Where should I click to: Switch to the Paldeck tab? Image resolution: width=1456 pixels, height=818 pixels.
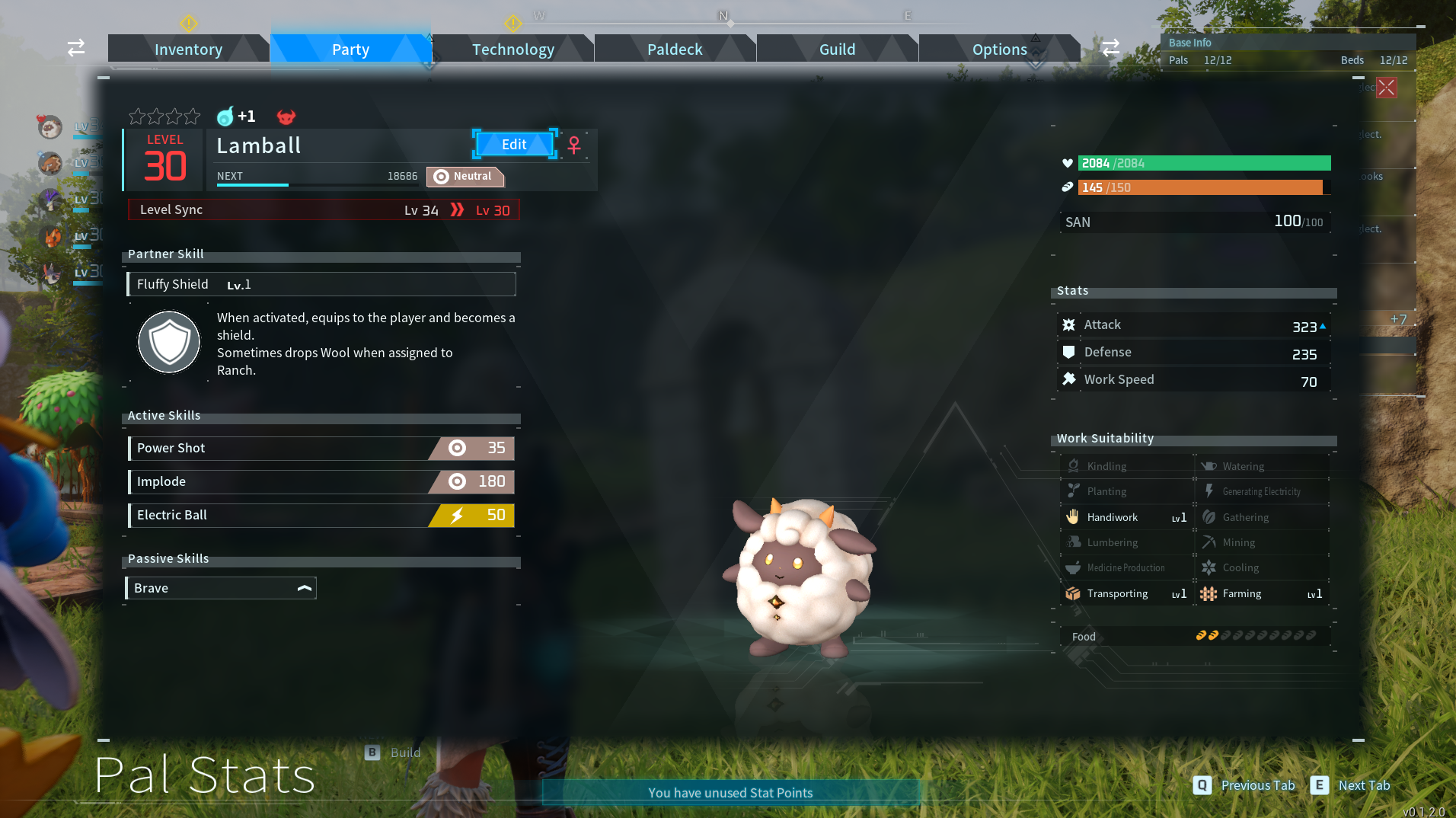(x=674, y=49)
